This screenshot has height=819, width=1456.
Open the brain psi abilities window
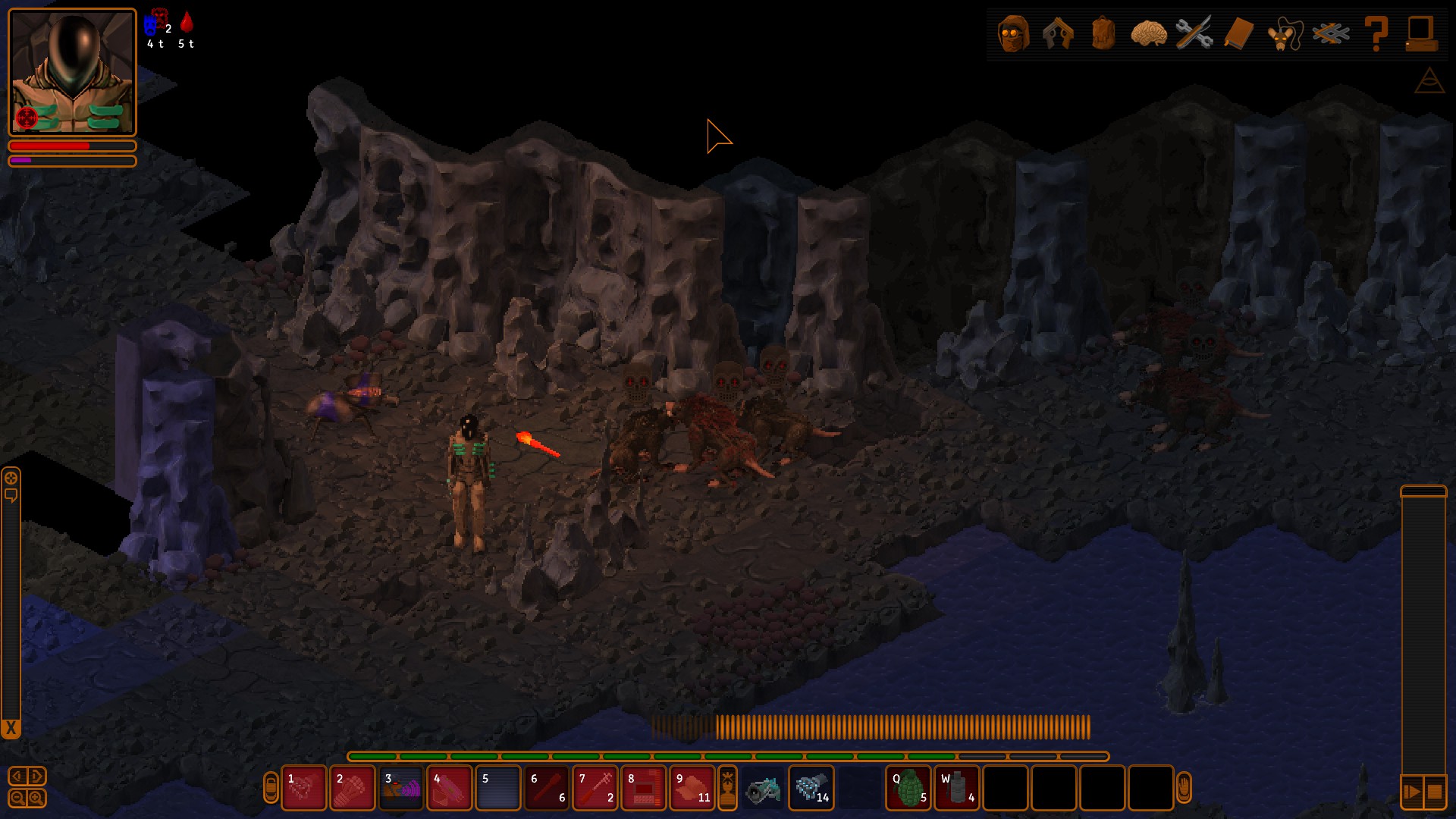pos(1148,33)
